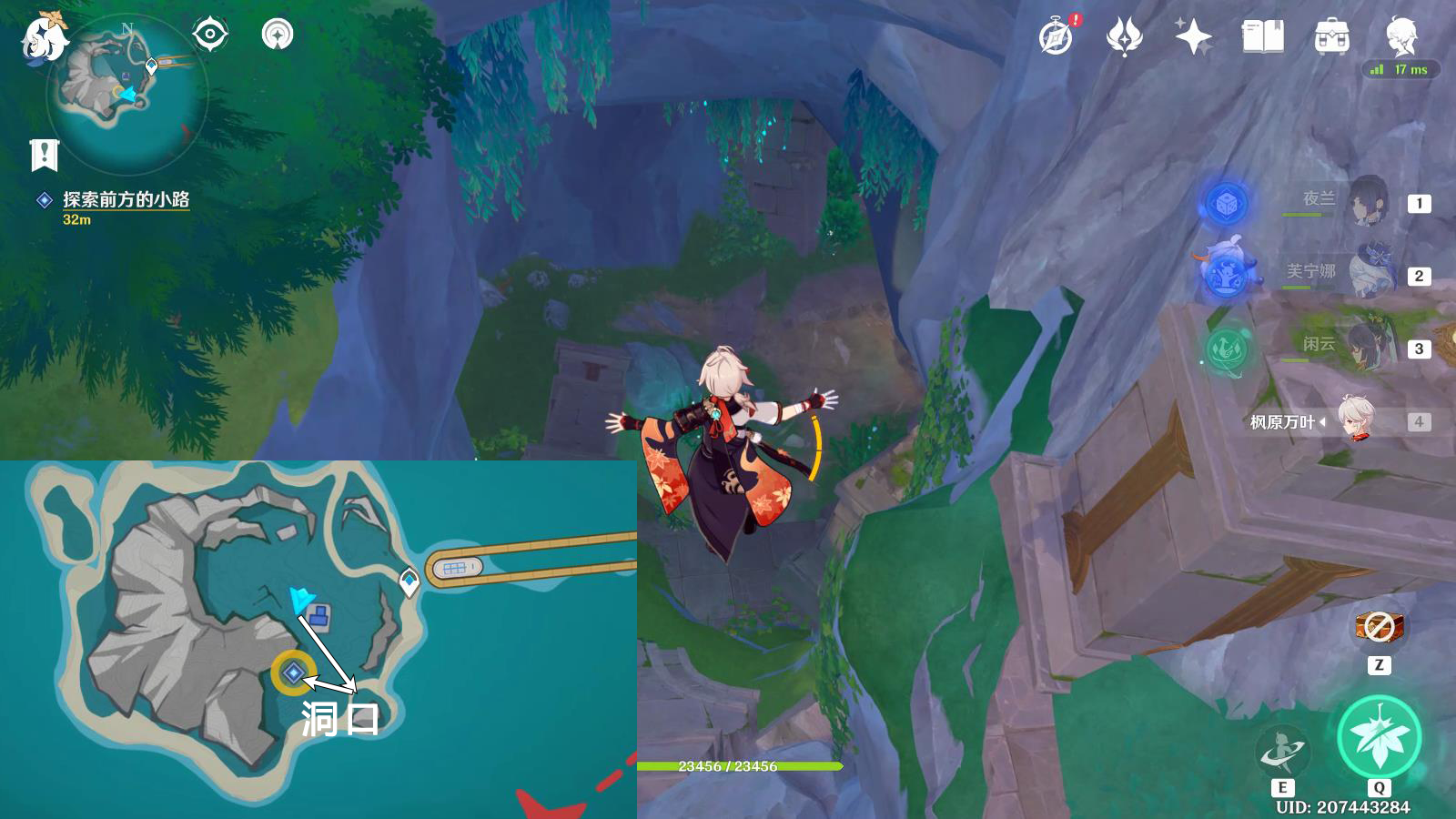Click the blue dice icon beside 夜兰
Image resolution: width=1456 pixels, height=819 pixels.
(x=1226, y=202)
